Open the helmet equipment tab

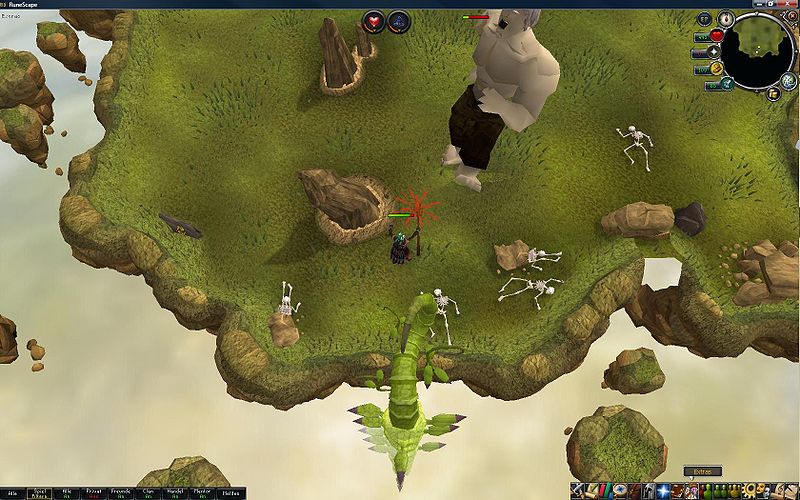tap(648, 490)
